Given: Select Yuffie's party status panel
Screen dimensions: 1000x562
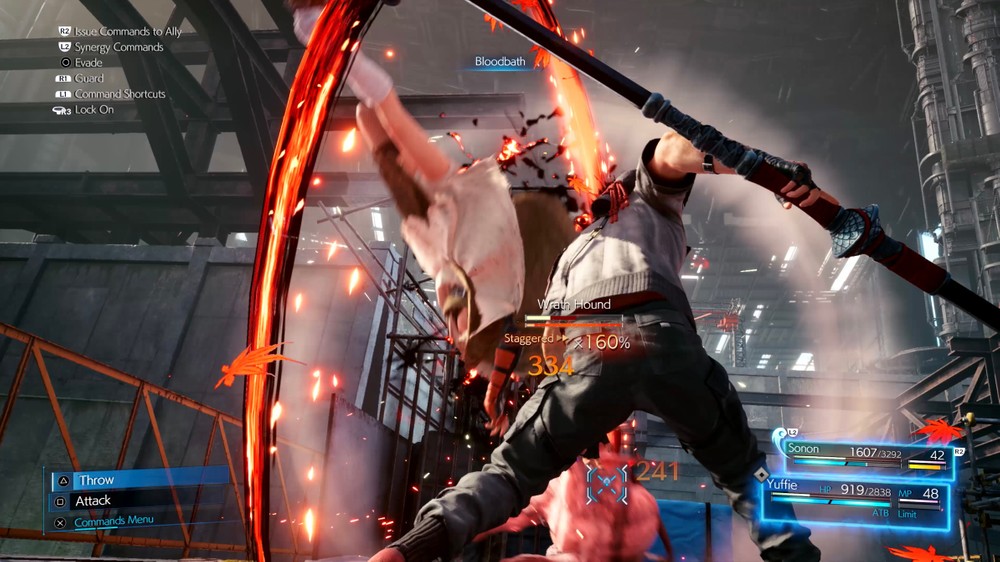Looking at the screenshot, I should tap(853, 498).
